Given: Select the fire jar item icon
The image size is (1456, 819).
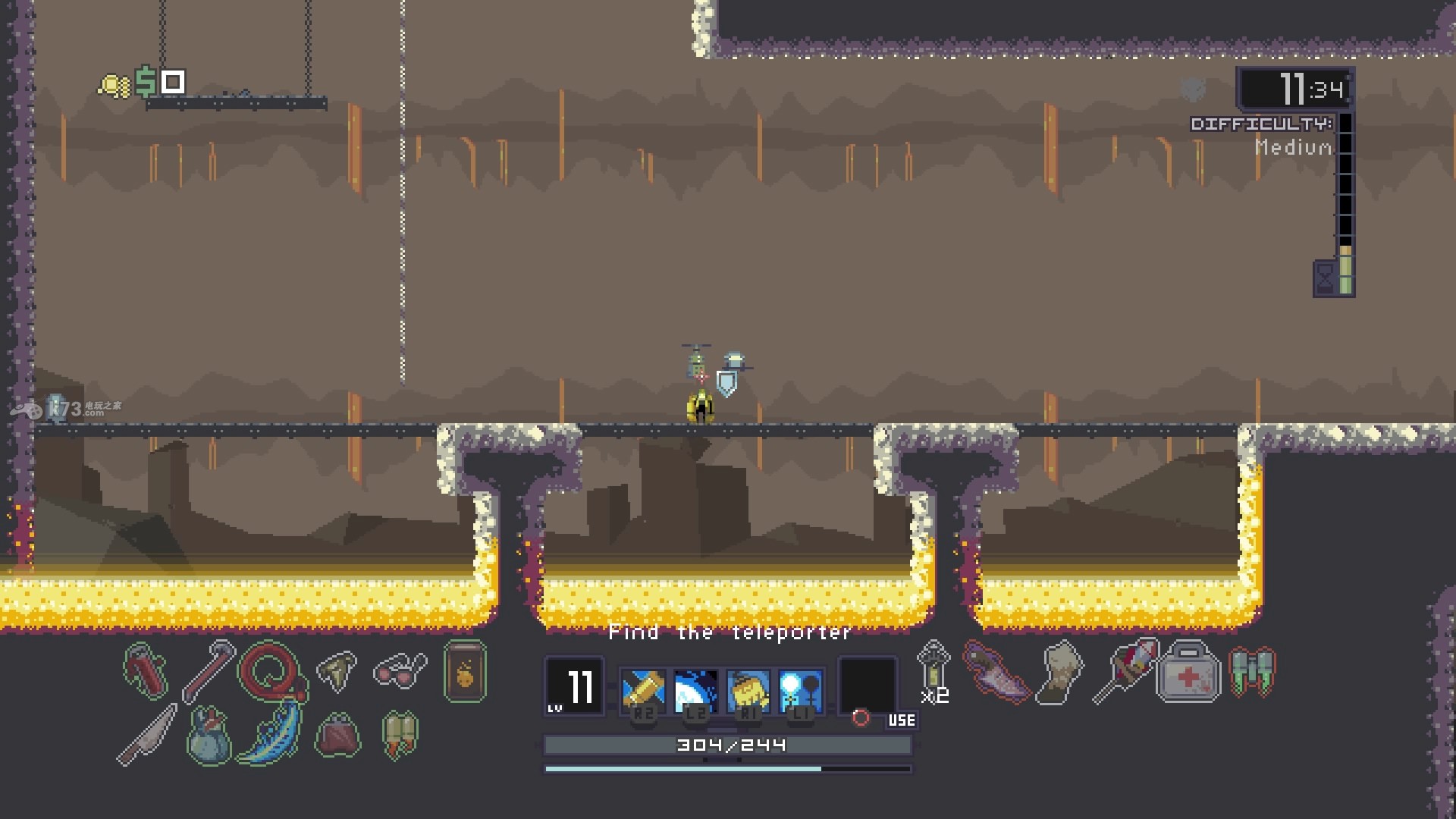Looking at the screenshot, I should pyautogui.click(x=465, y=672).
